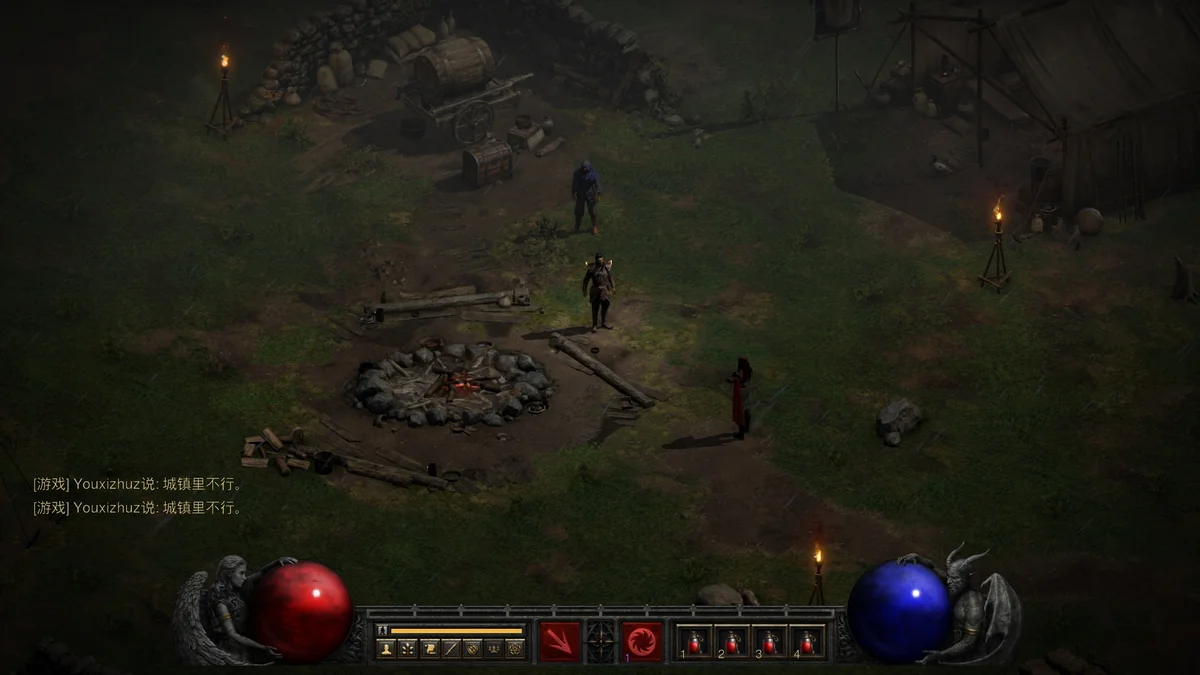Open the party icon with two figures

coord(494,649)
